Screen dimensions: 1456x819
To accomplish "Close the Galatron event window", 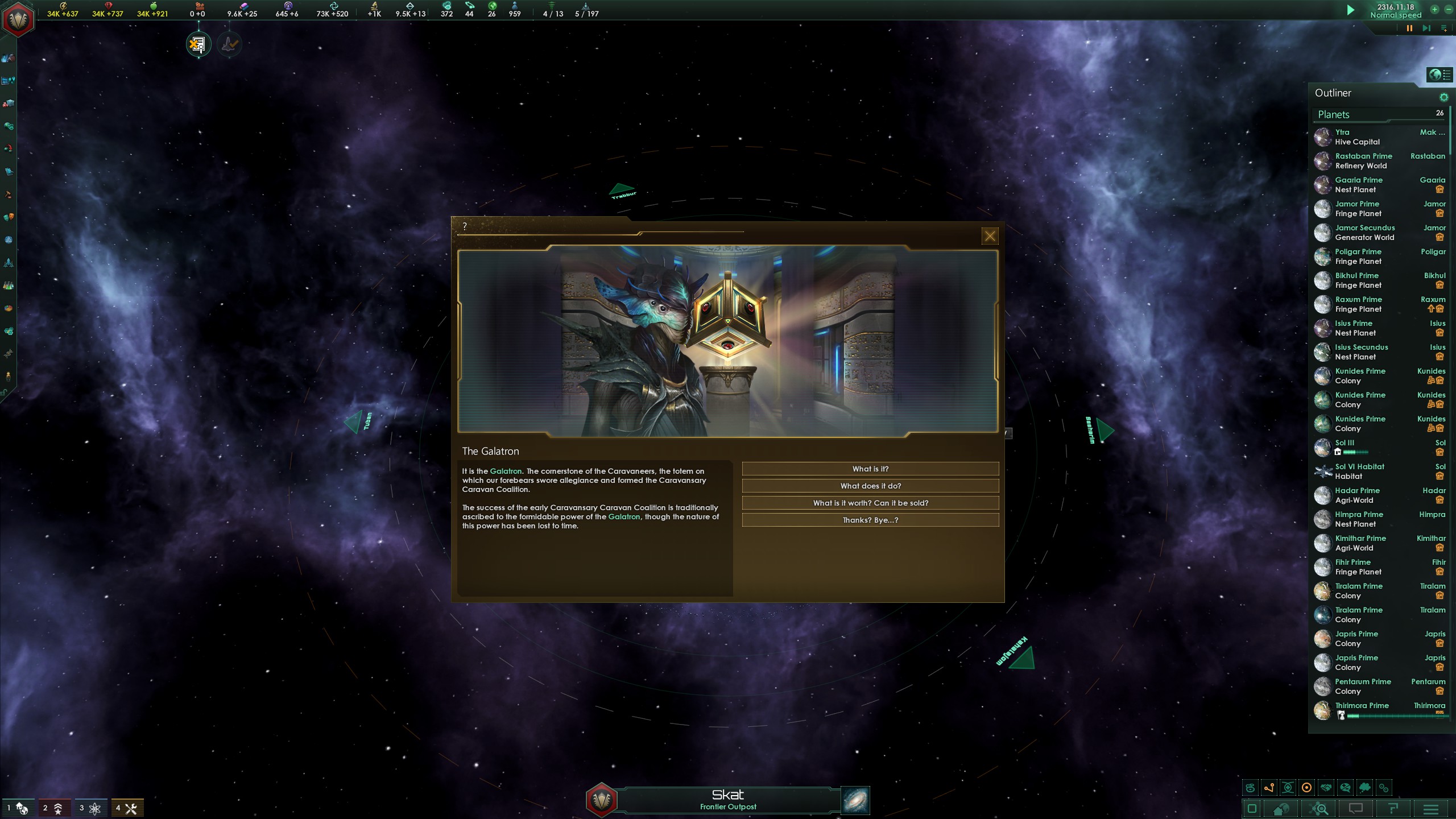I will click(x=990, y=236).
